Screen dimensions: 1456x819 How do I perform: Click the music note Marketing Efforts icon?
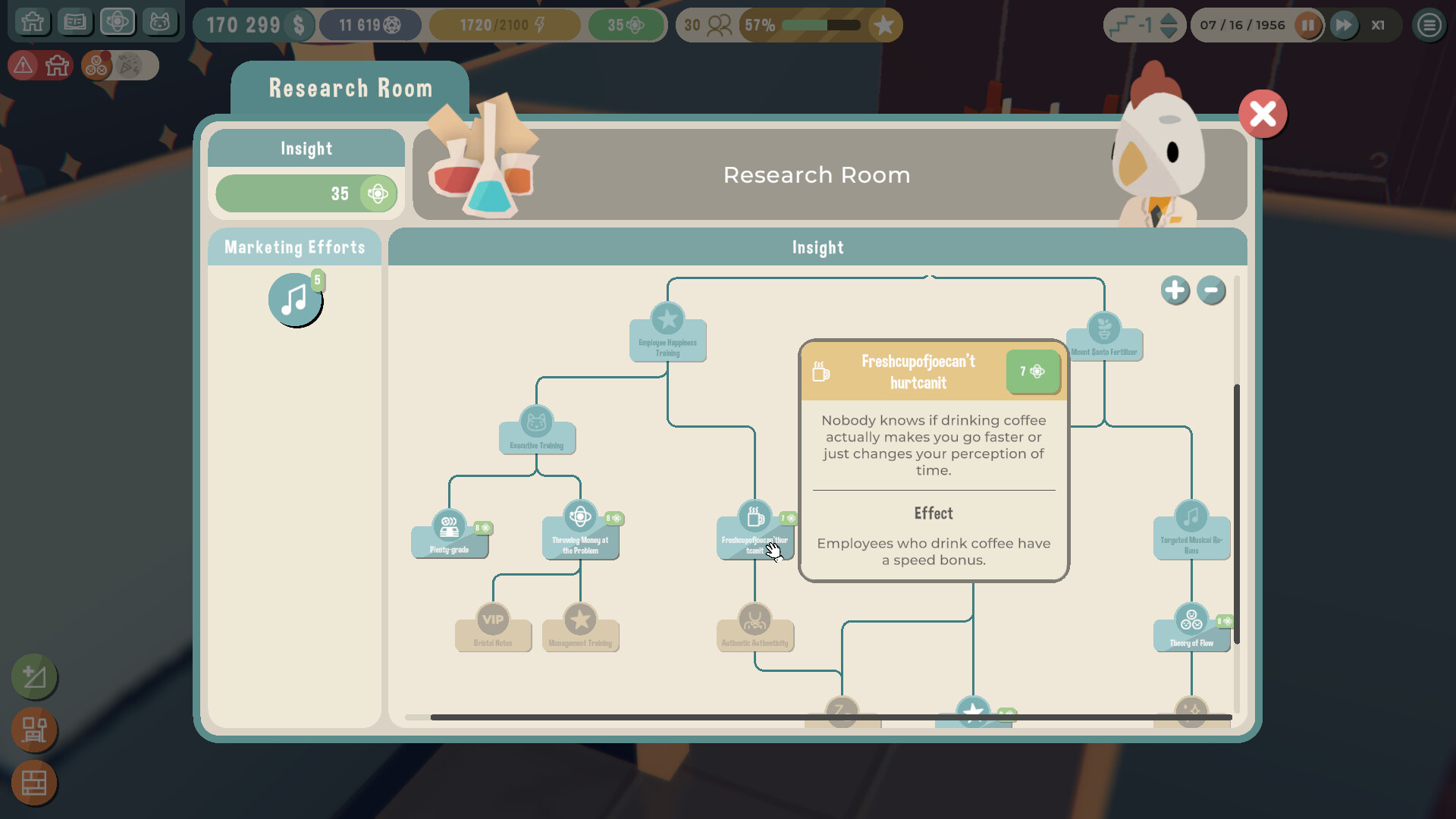click(295, 299)
